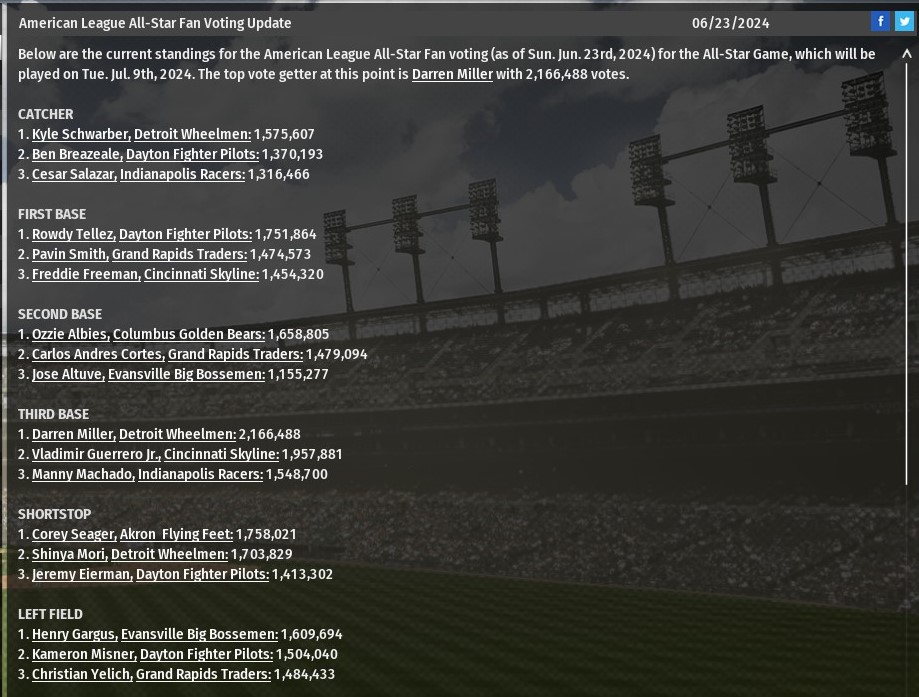Screen dimensions: 919x697
Task: Share the update on Facebook
Action: click(880, 22)
